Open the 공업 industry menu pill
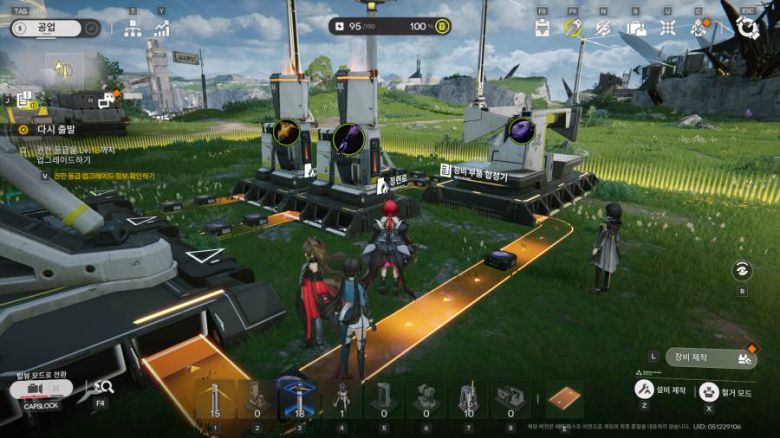 click(55, 28)
